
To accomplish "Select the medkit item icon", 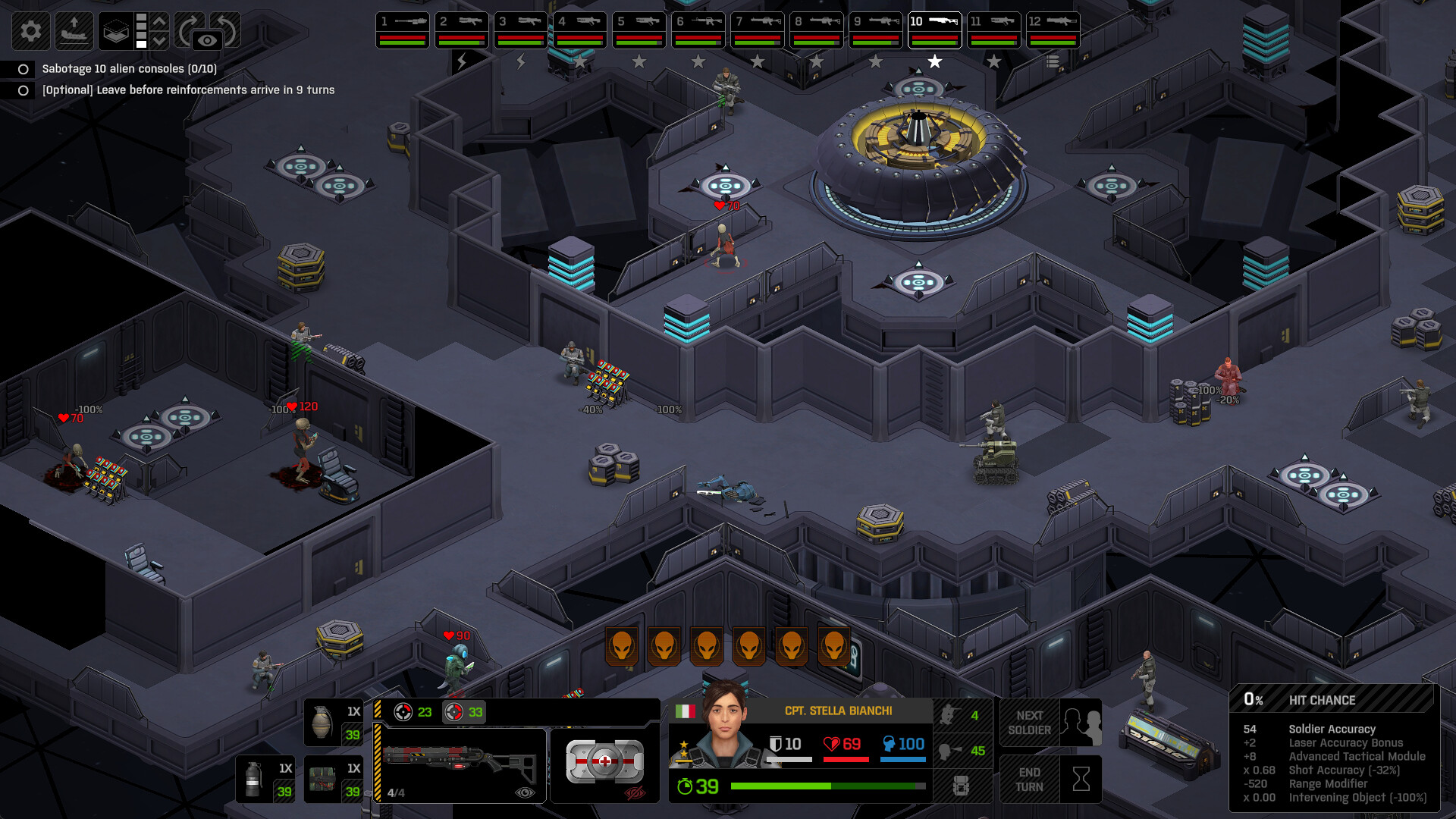I will [x=605, y=761].
